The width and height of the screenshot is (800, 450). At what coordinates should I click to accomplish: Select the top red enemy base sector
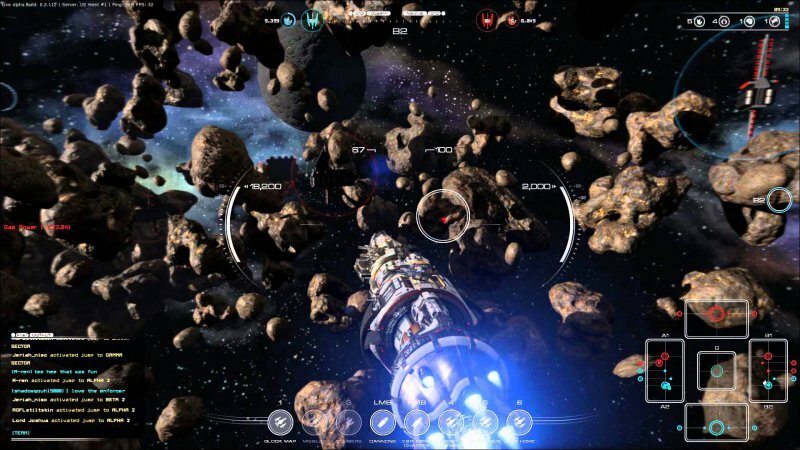tap(716, 314)
